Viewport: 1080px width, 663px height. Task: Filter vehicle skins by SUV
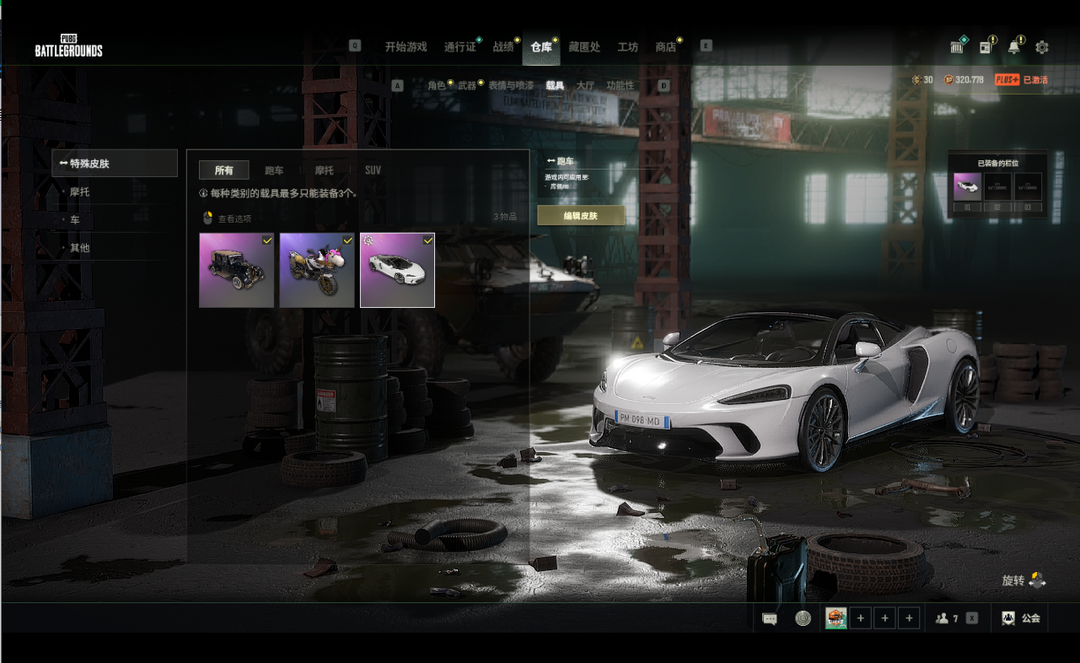pyautogui.click(x=372, y=171)
